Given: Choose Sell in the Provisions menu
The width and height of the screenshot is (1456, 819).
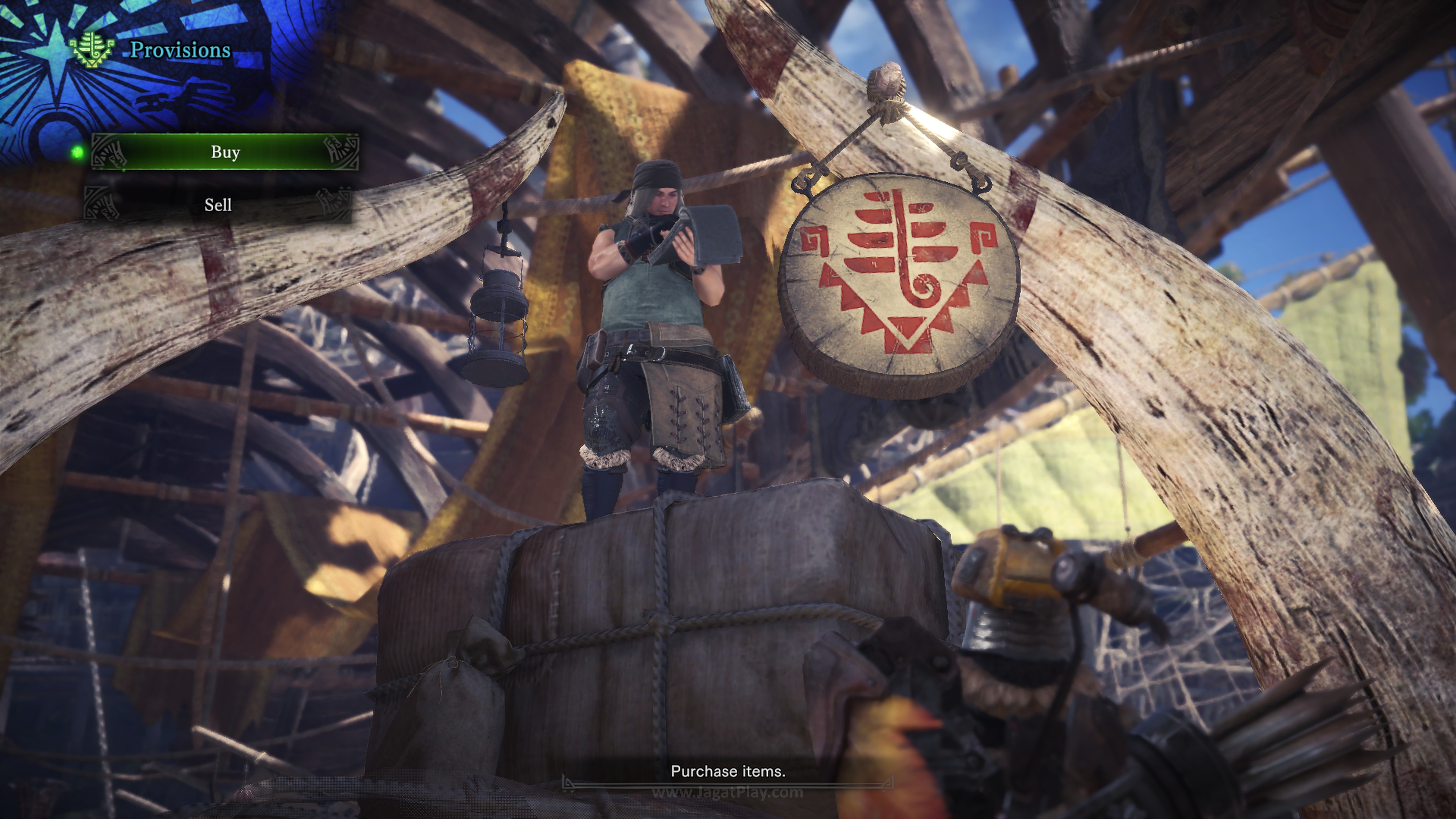Looking at the screenshot, I should 218,205.
